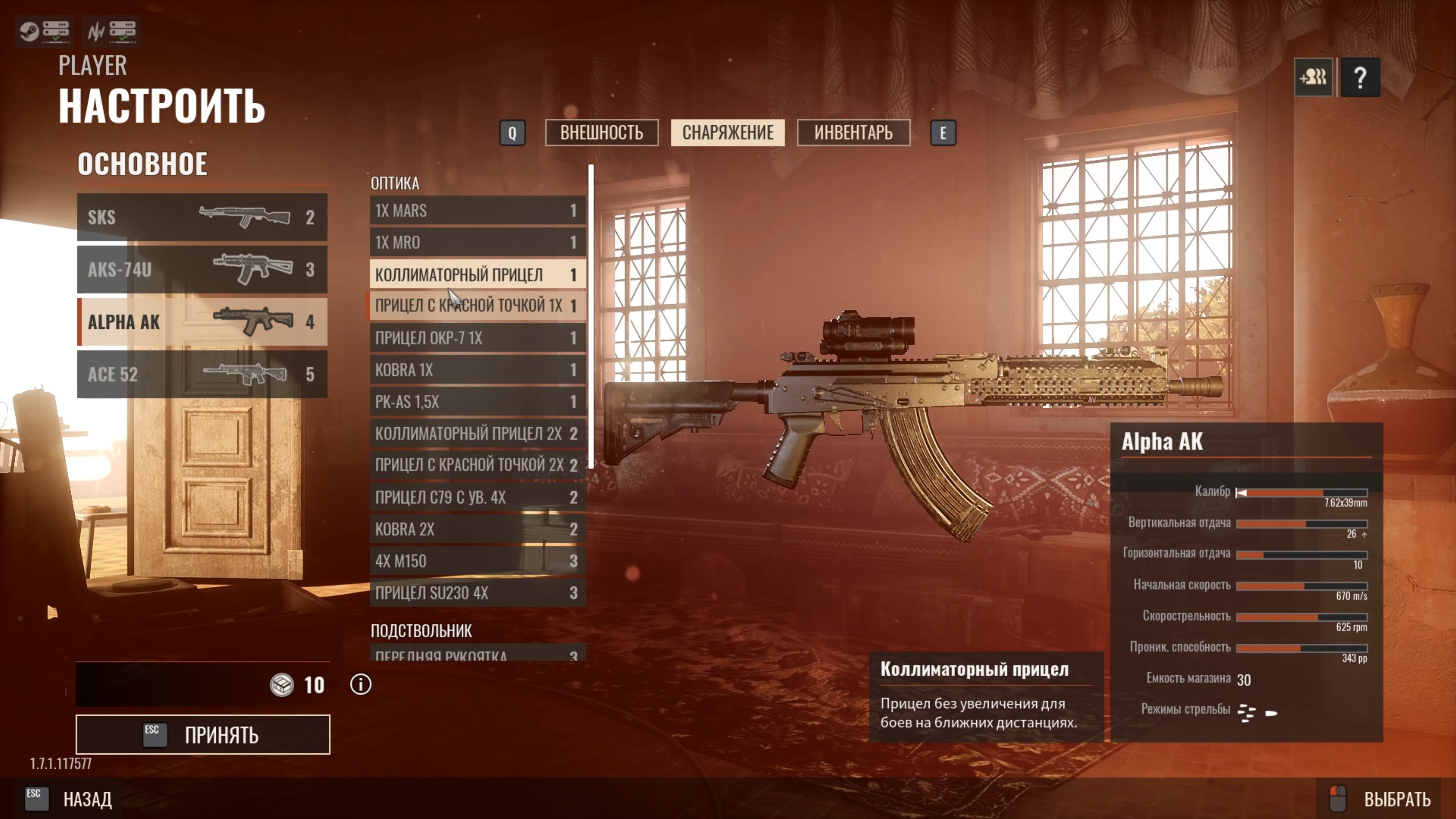Screen dimensions: 1456x819
Task: Select the Alpha AK weapon row
Action: pos(202,322)
